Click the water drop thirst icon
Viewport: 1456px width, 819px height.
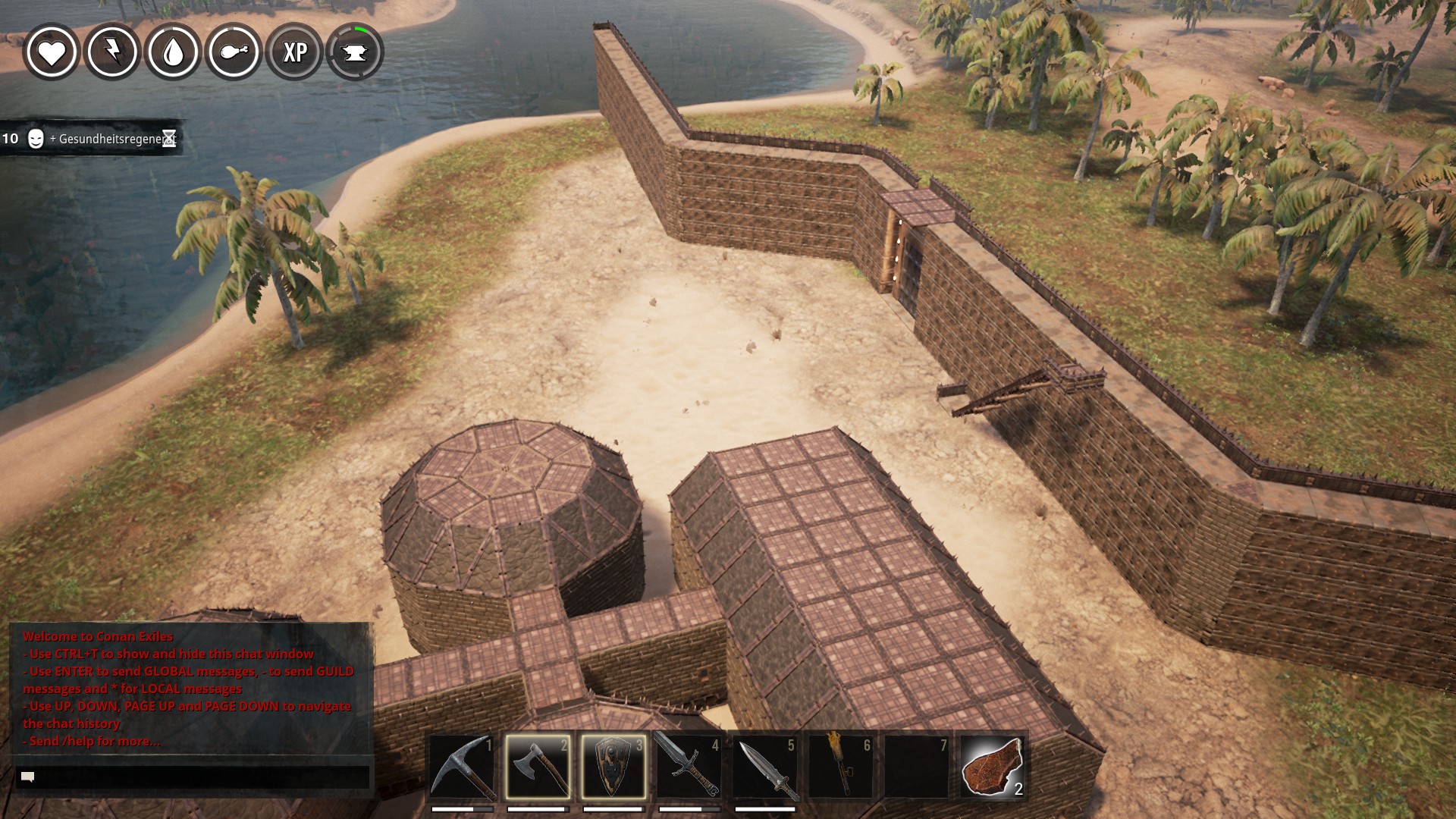173,52
